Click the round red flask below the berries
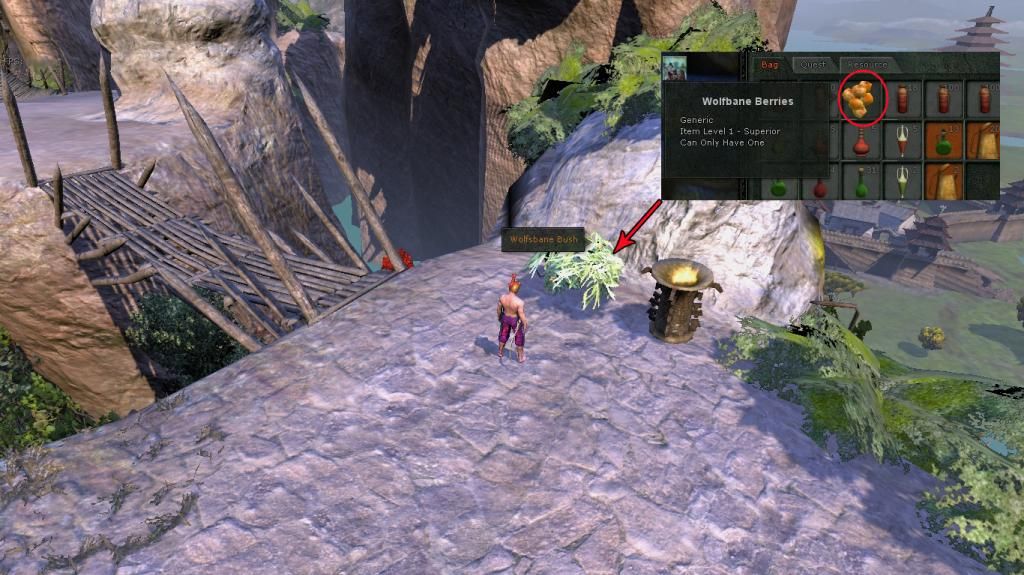This screenshot has width=1024, height=575. pos(861,142)
